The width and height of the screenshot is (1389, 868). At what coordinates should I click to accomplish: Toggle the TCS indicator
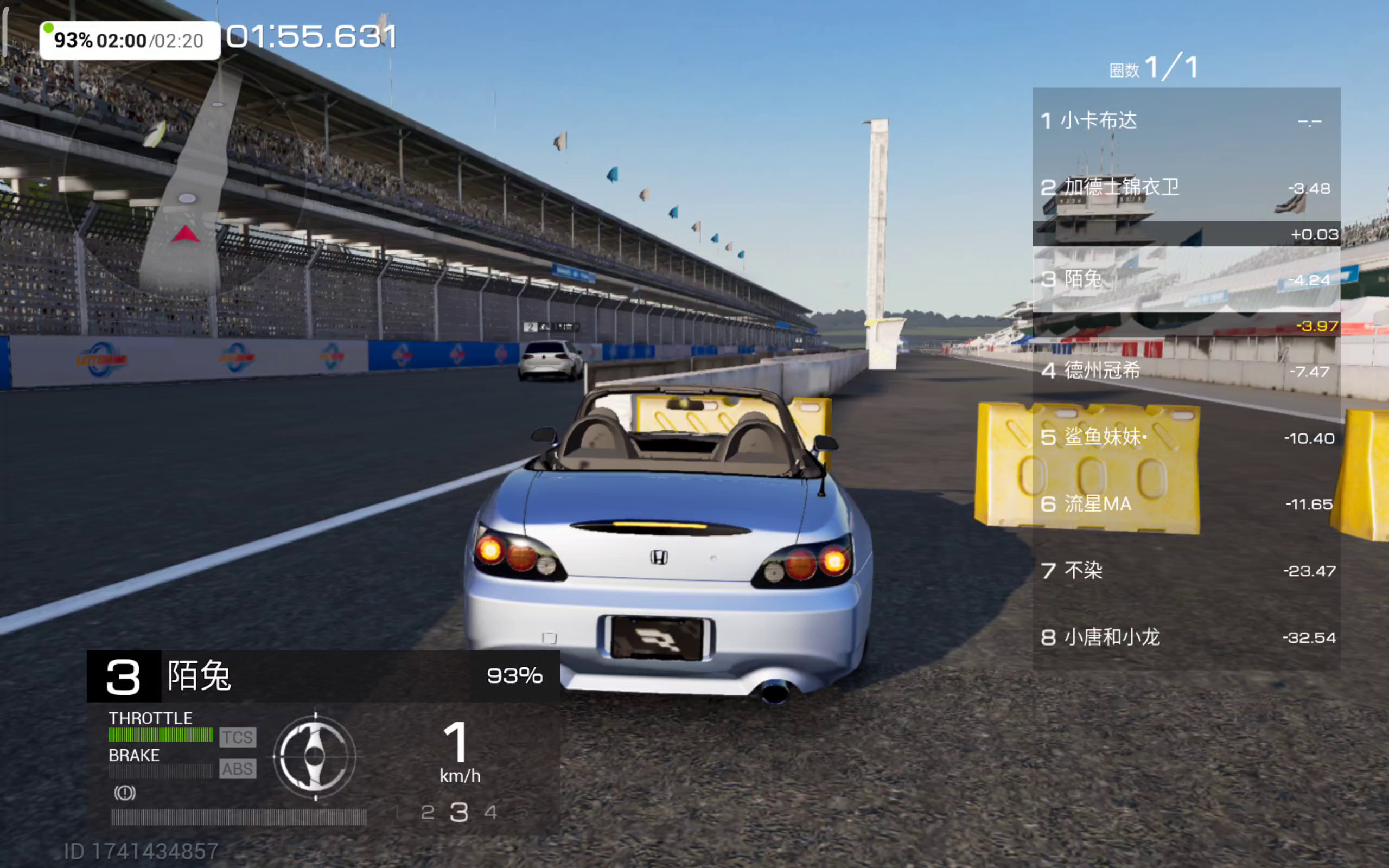238,737
